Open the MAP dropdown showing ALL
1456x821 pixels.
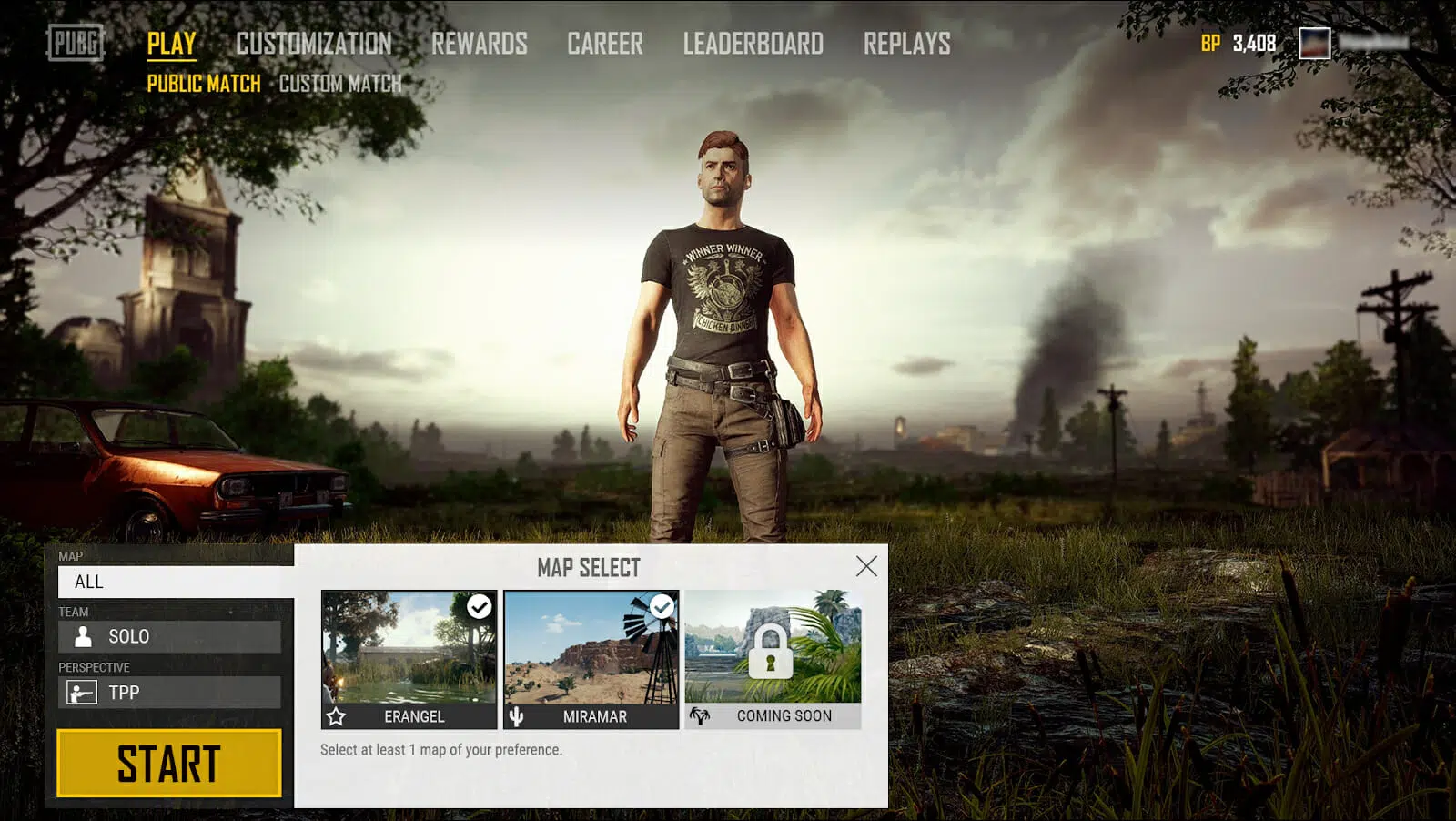coord(171,582)
